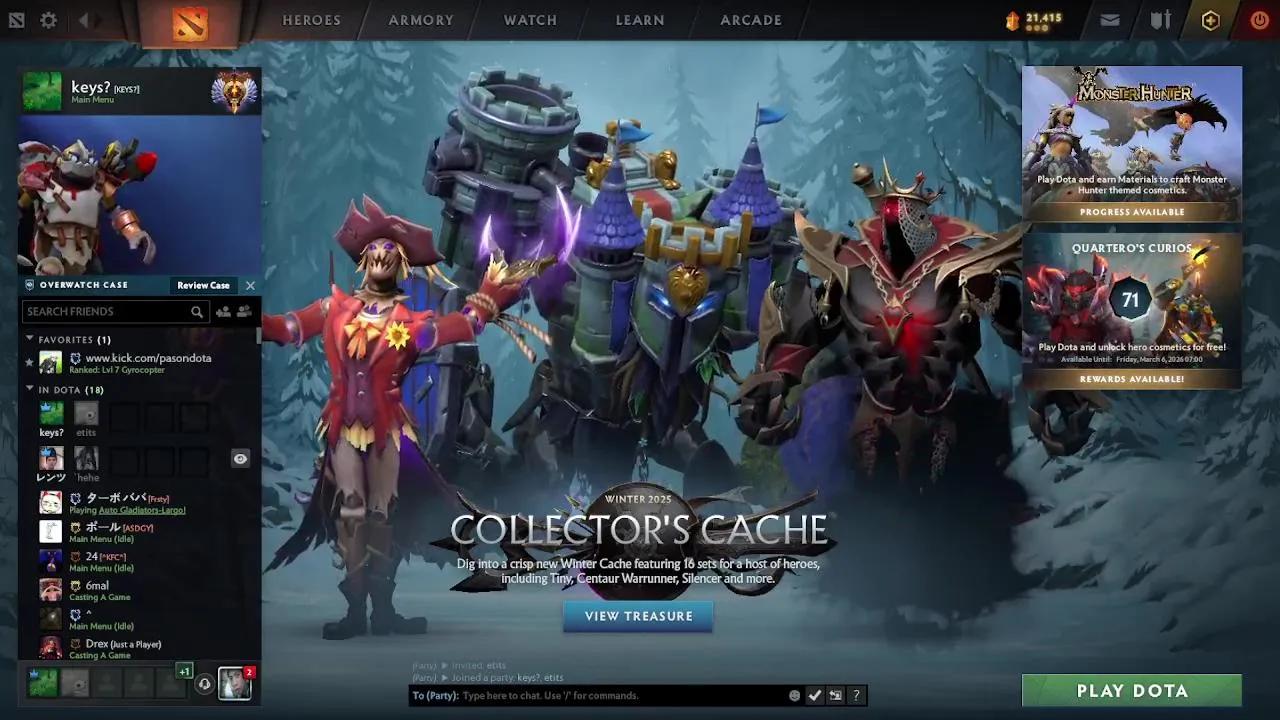Open the Auto Gladiators-Largo! link
The height and width of the screenshot is (720, 1280).
(141, 510)
